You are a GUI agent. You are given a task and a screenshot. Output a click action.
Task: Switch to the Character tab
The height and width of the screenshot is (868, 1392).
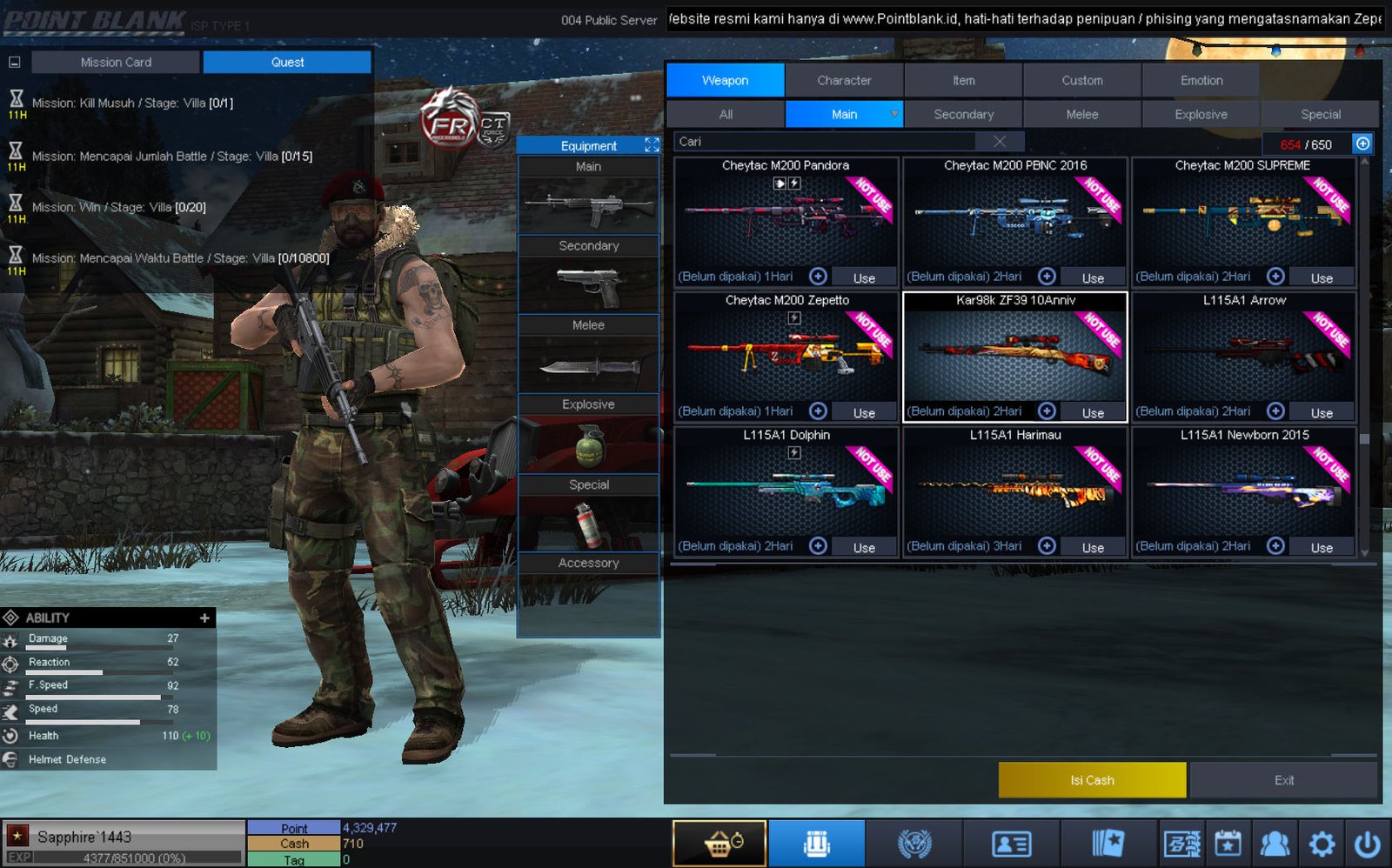click(x=843, y=80)
